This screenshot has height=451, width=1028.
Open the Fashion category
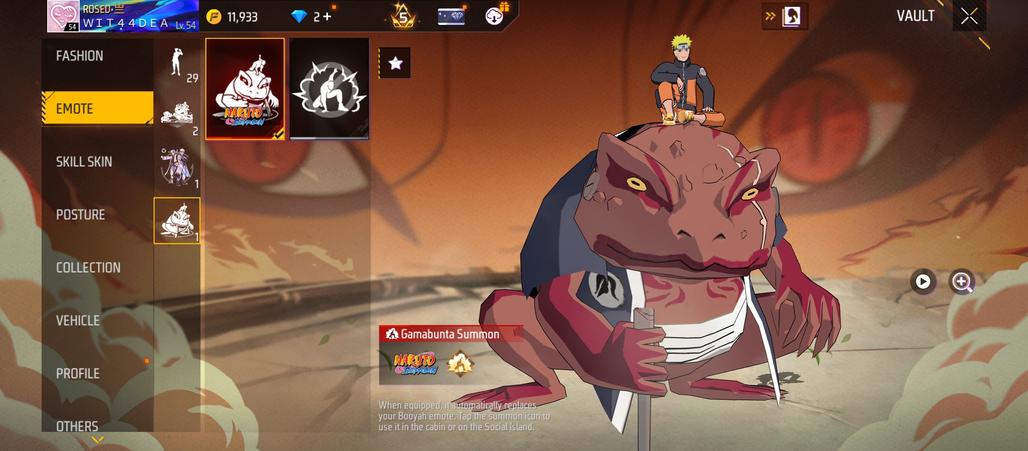point(80,56)
